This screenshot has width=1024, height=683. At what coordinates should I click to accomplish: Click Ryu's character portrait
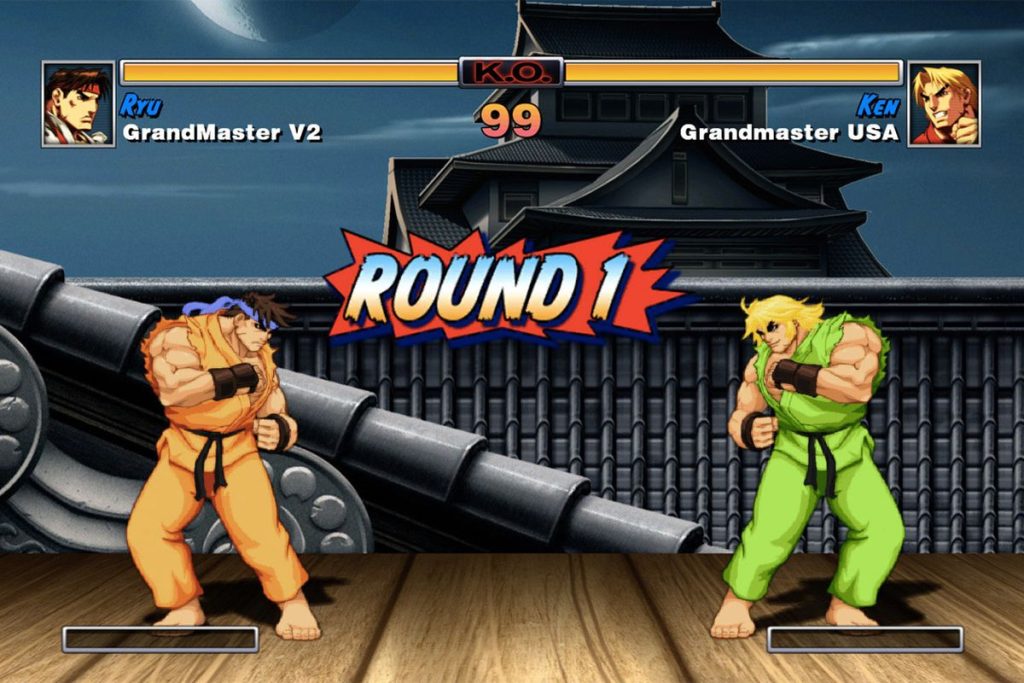(x=77, y=104)
